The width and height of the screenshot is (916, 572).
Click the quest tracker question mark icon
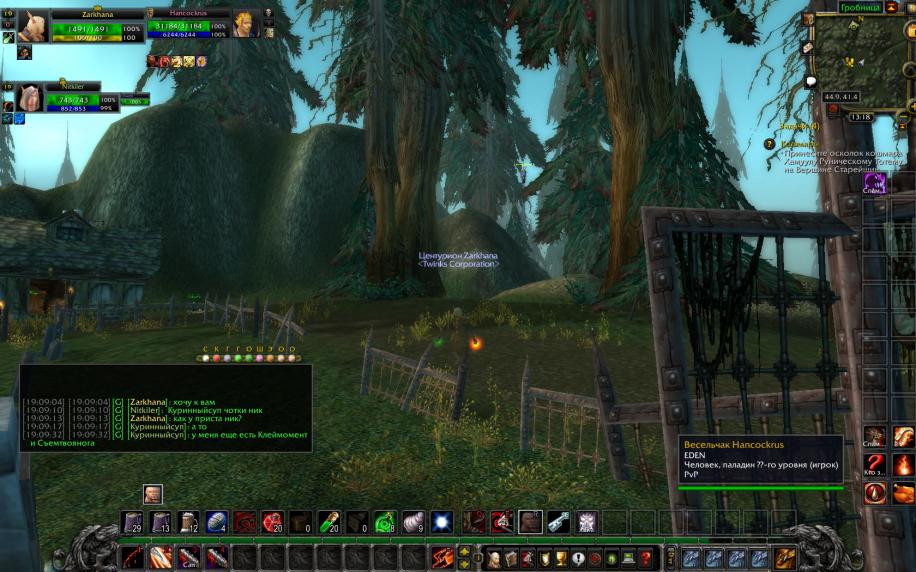coord(769,144)
